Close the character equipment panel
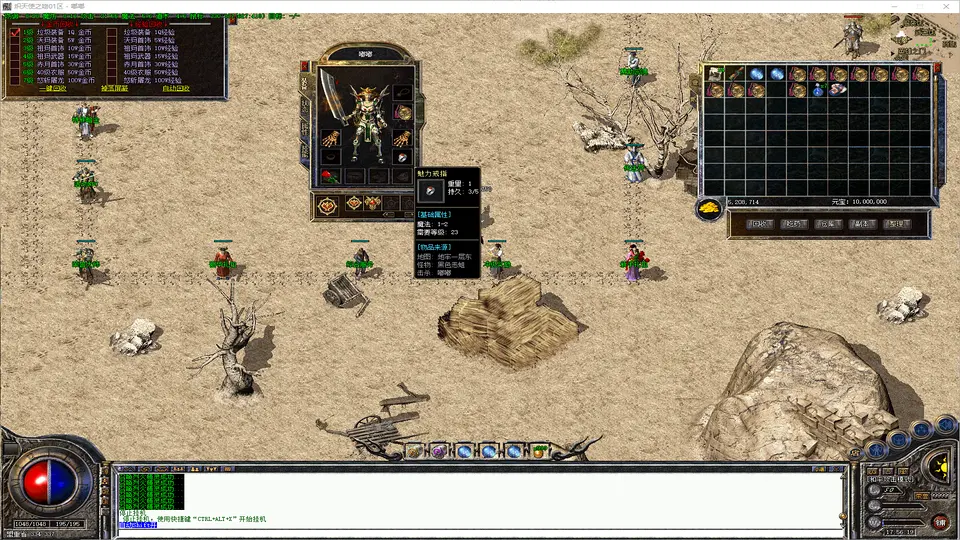Viewport: 960px width, 540px height. pos(305,66)
